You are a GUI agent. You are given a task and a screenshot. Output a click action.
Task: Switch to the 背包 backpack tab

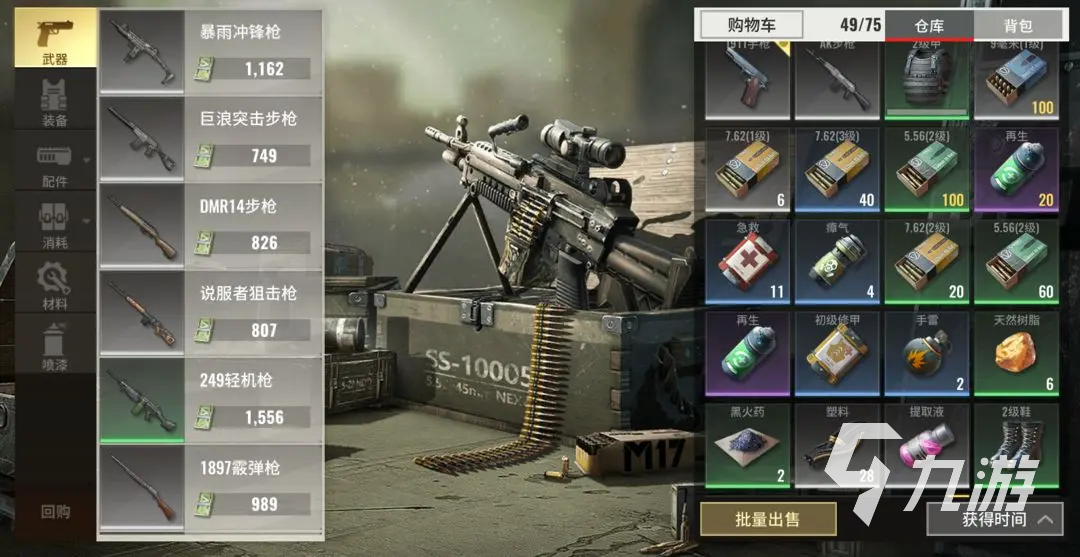tap(1018, 25)
